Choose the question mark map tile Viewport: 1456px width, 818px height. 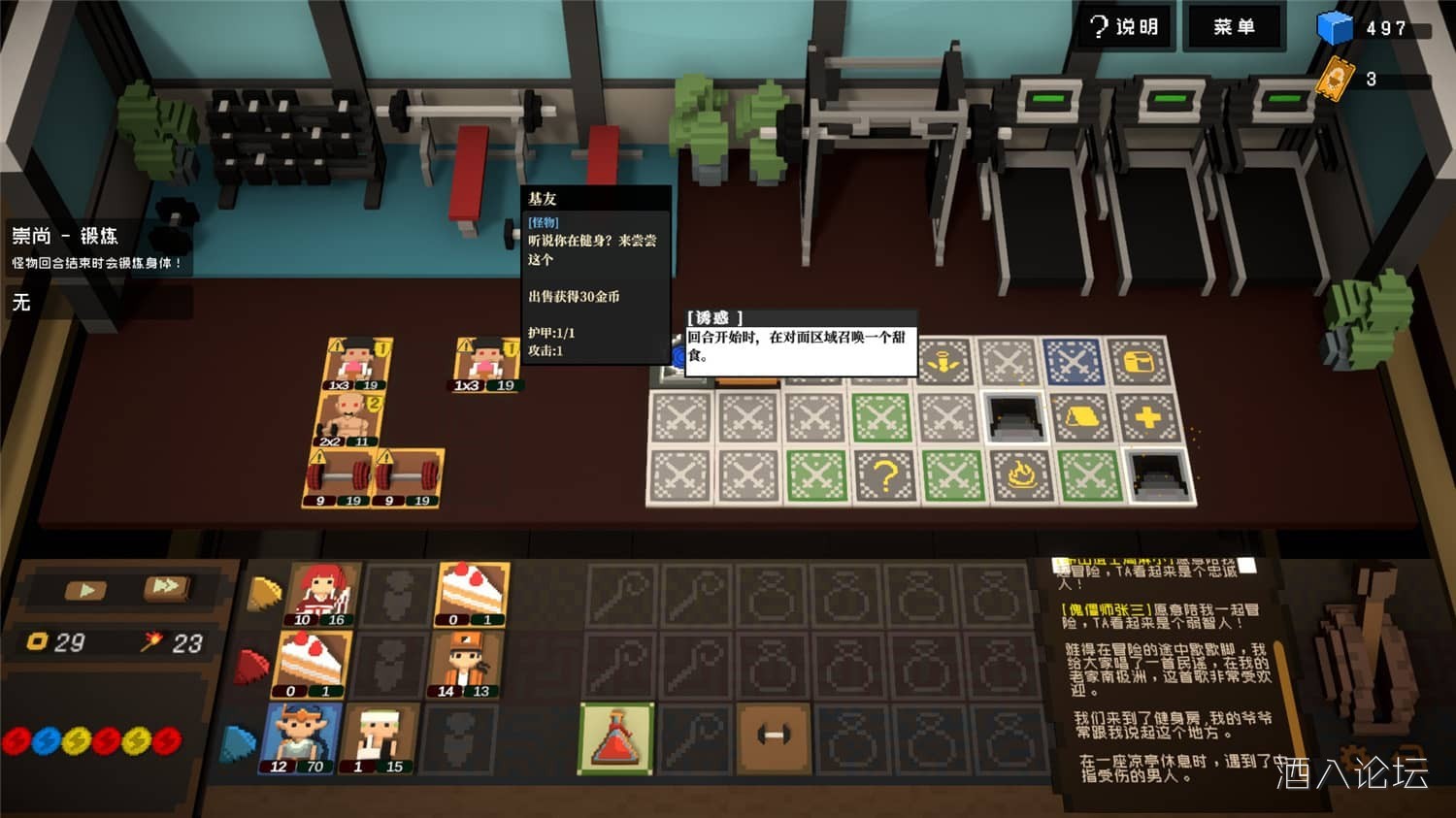pos(884,476)
